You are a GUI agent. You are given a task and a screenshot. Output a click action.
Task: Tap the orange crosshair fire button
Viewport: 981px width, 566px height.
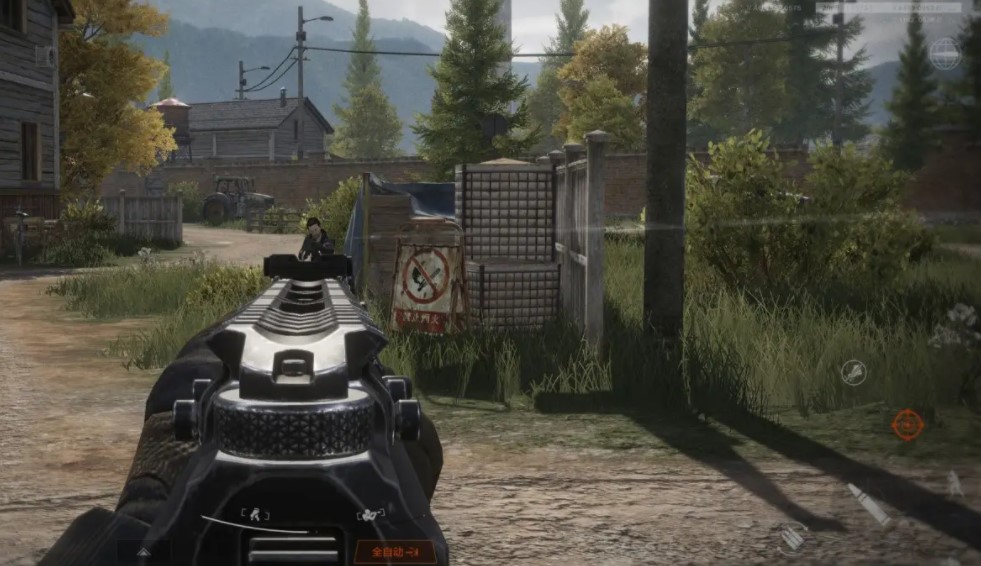pyautogui.click(x=907, y=424)
